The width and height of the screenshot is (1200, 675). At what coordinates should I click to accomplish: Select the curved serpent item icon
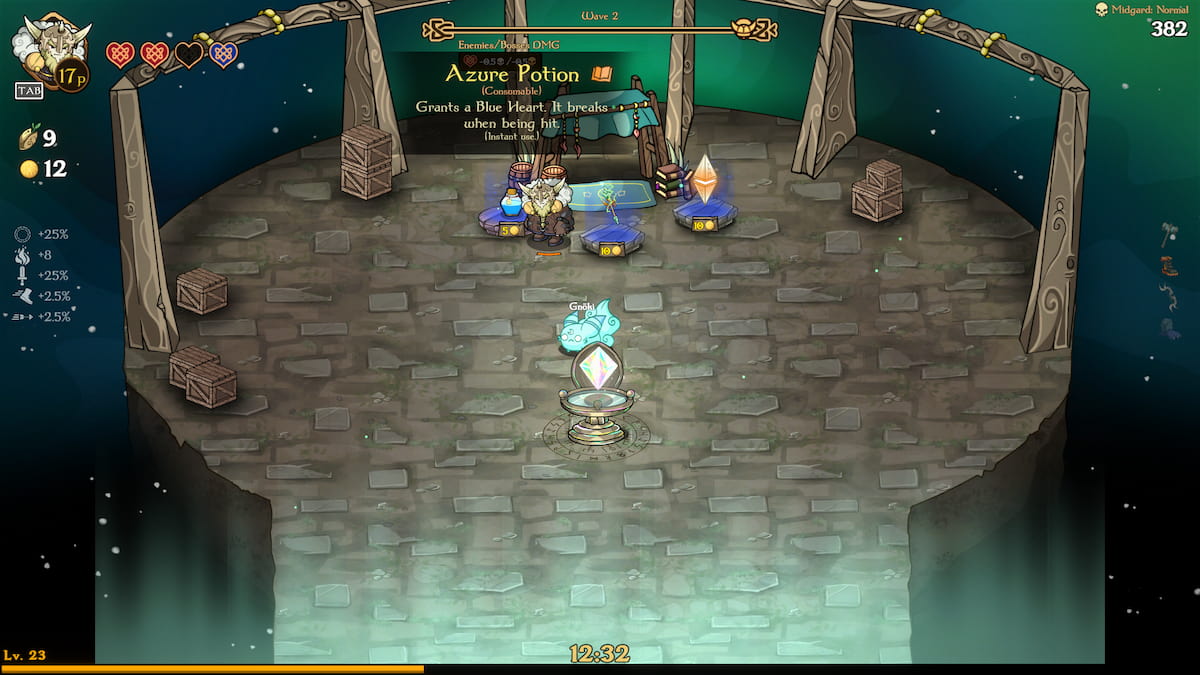click(1170, 297)
